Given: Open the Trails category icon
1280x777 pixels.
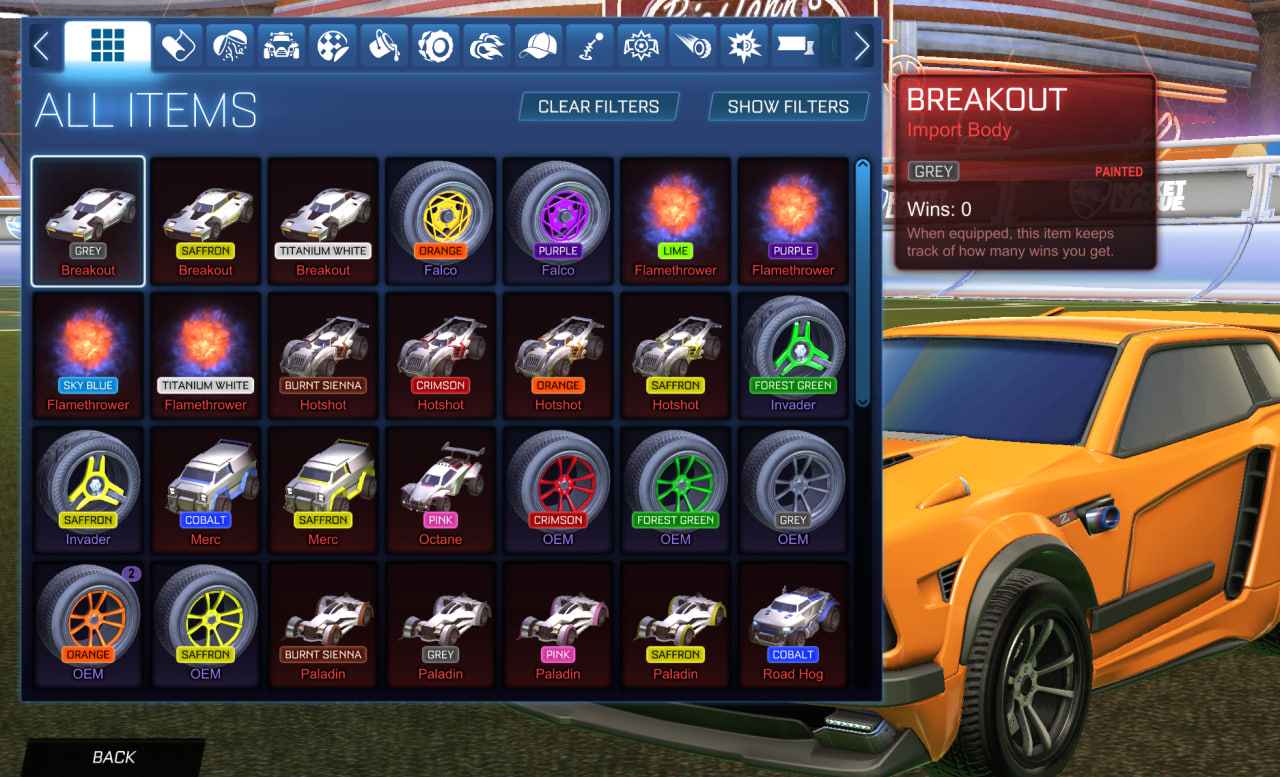Looking at the screenshot, I should pyautogui.click(x=691, y=45).
